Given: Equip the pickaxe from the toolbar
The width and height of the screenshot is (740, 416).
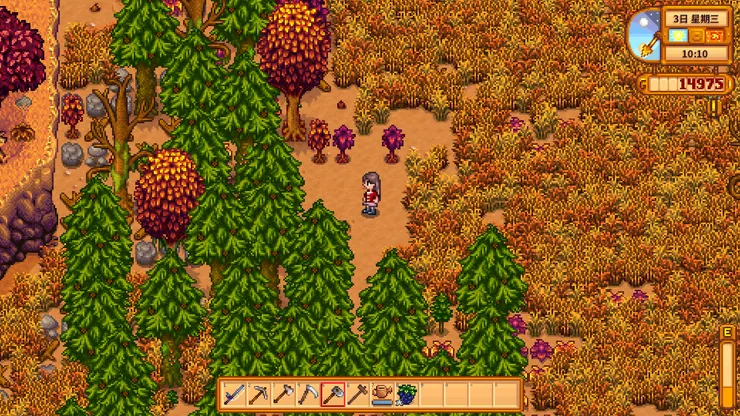Looking at the screenshot, I should (259, 394).
